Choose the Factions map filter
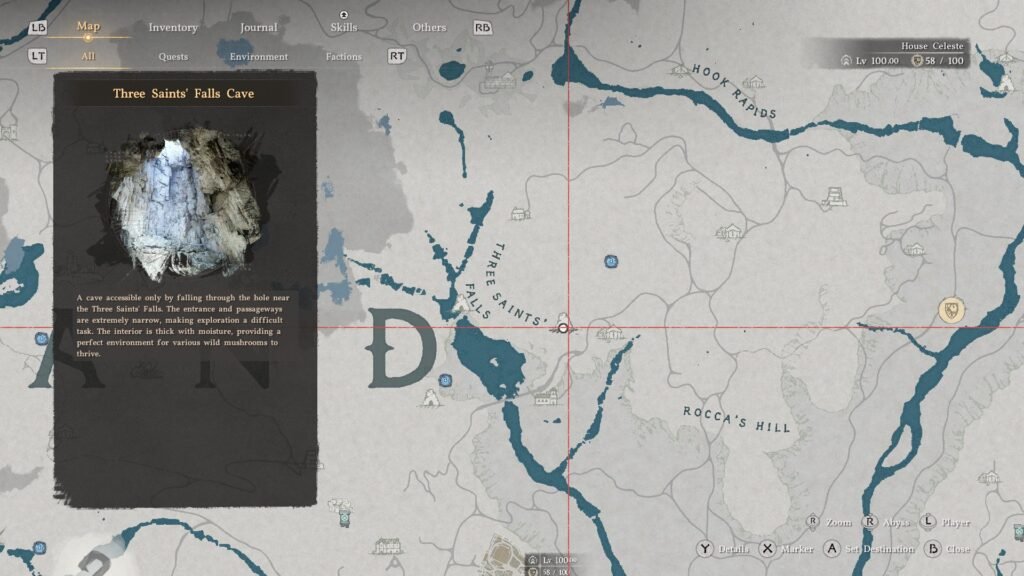 (x=343, y=56)
